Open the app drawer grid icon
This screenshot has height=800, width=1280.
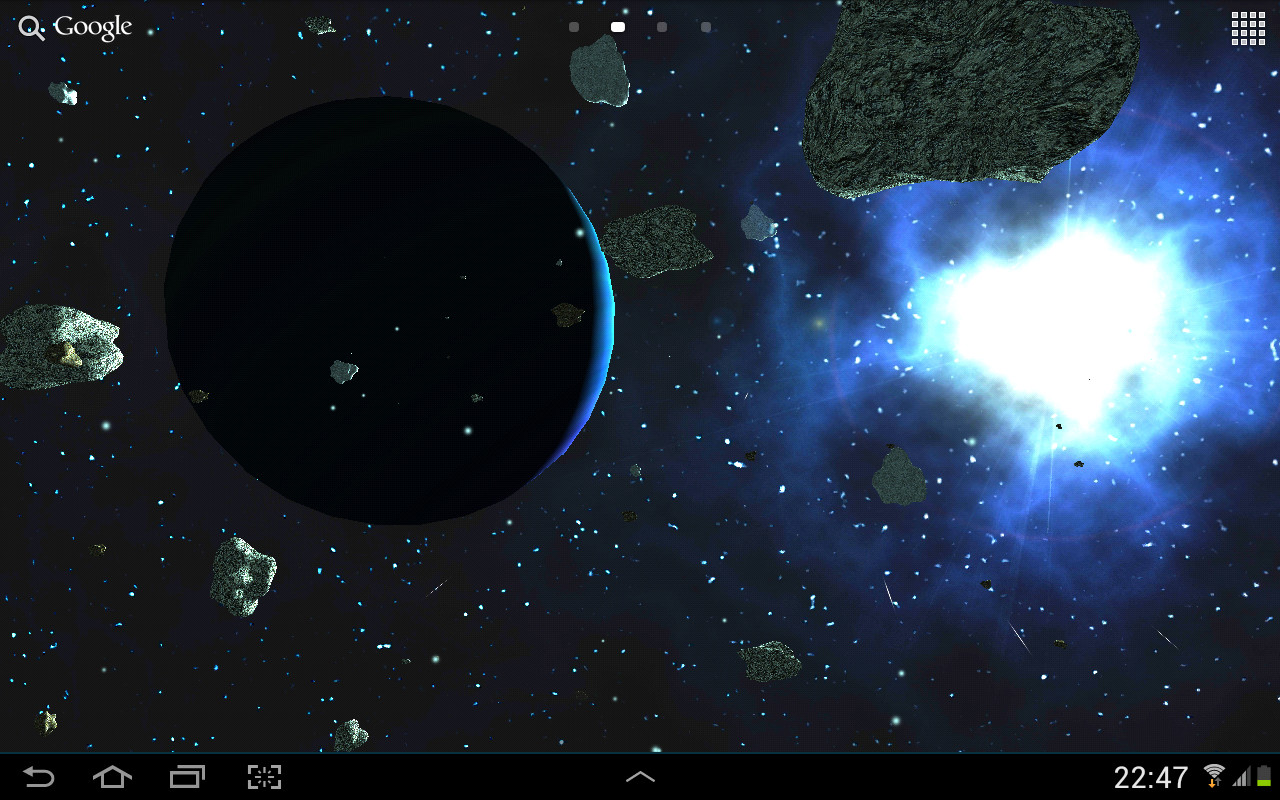pos(1247,28)
